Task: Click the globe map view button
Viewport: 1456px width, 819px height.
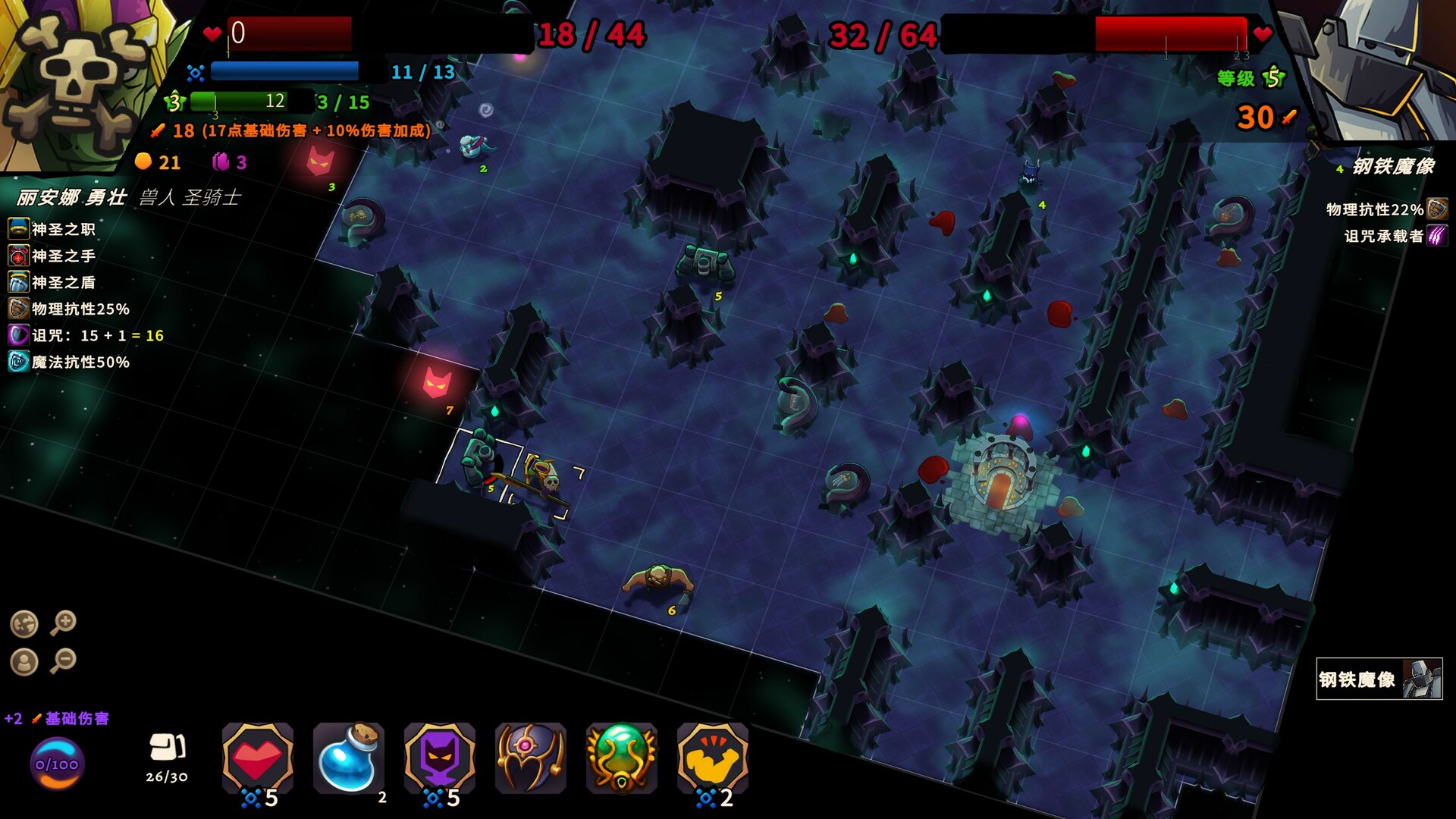Action: click(24, 624)
